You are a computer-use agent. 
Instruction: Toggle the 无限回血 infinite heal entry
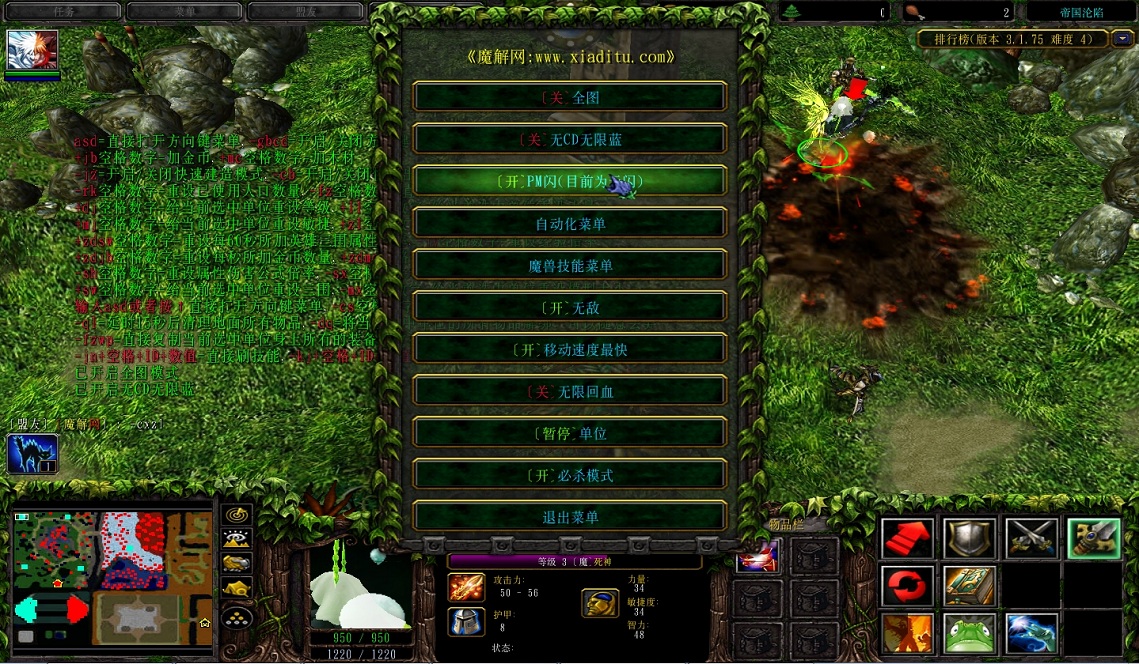570,391
